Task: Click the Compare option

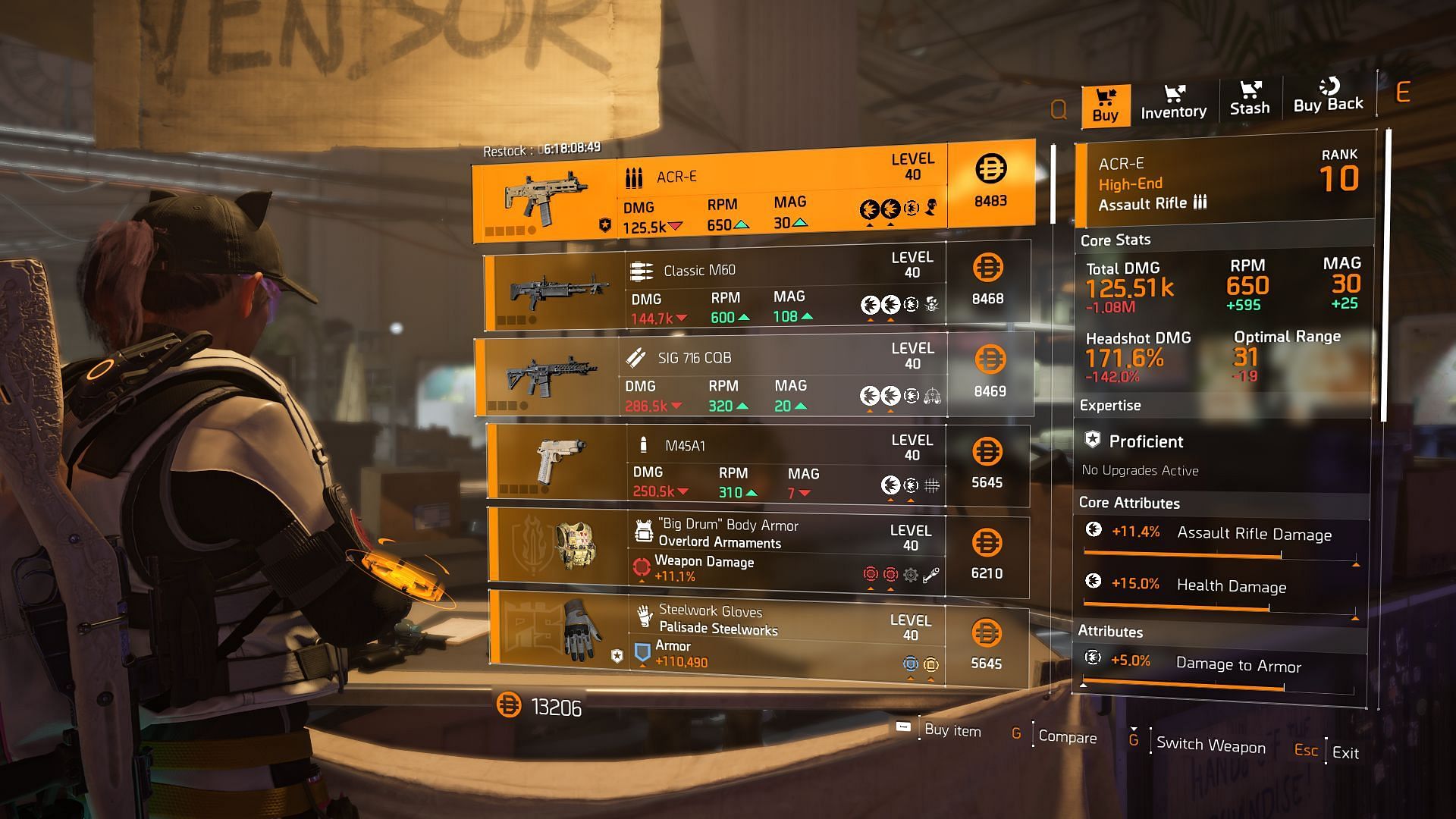Action: [x=1066, y=737]
